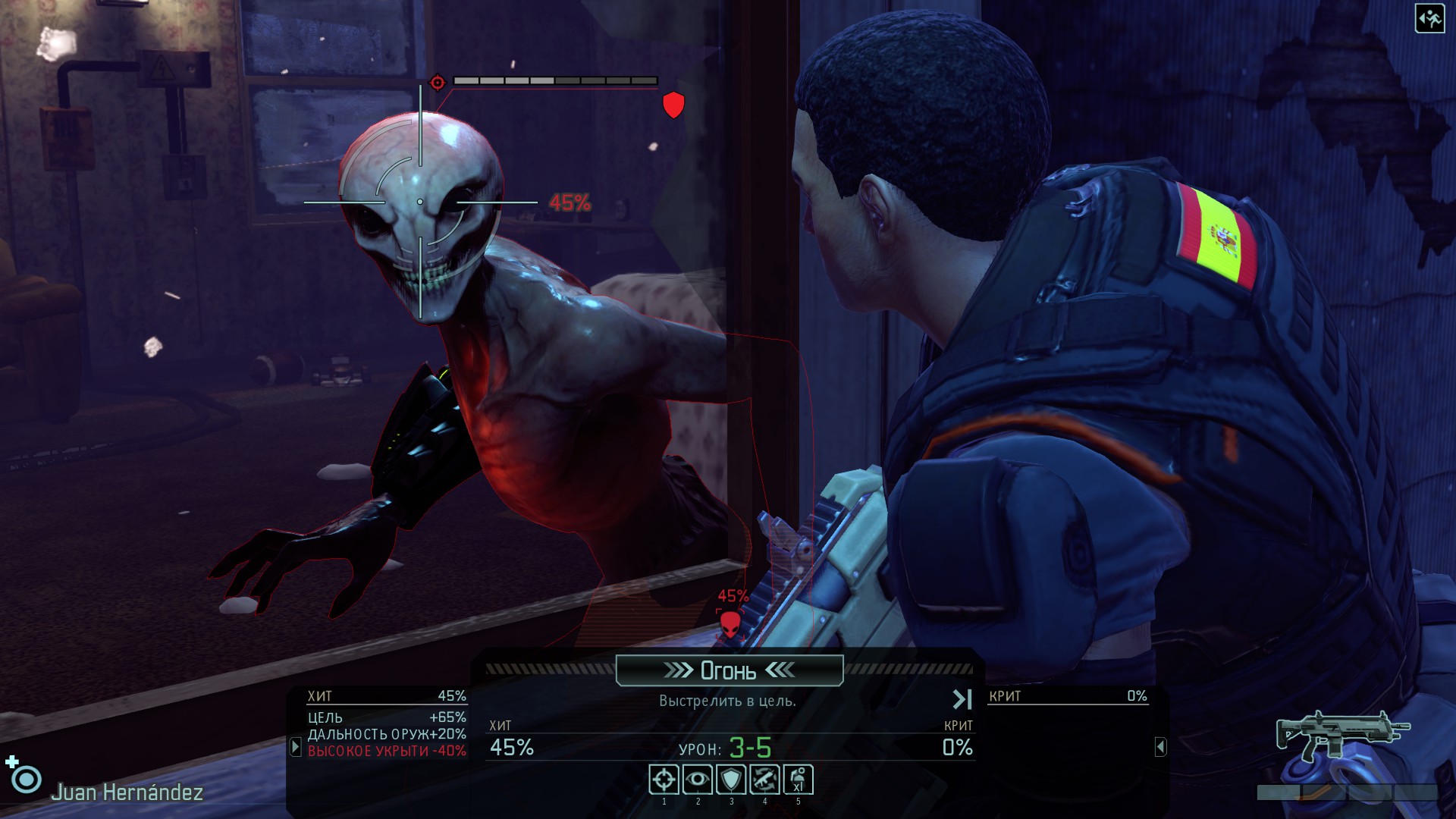Click the running-man exit button at top right
1456x819 pixels.
point(1429,19)
